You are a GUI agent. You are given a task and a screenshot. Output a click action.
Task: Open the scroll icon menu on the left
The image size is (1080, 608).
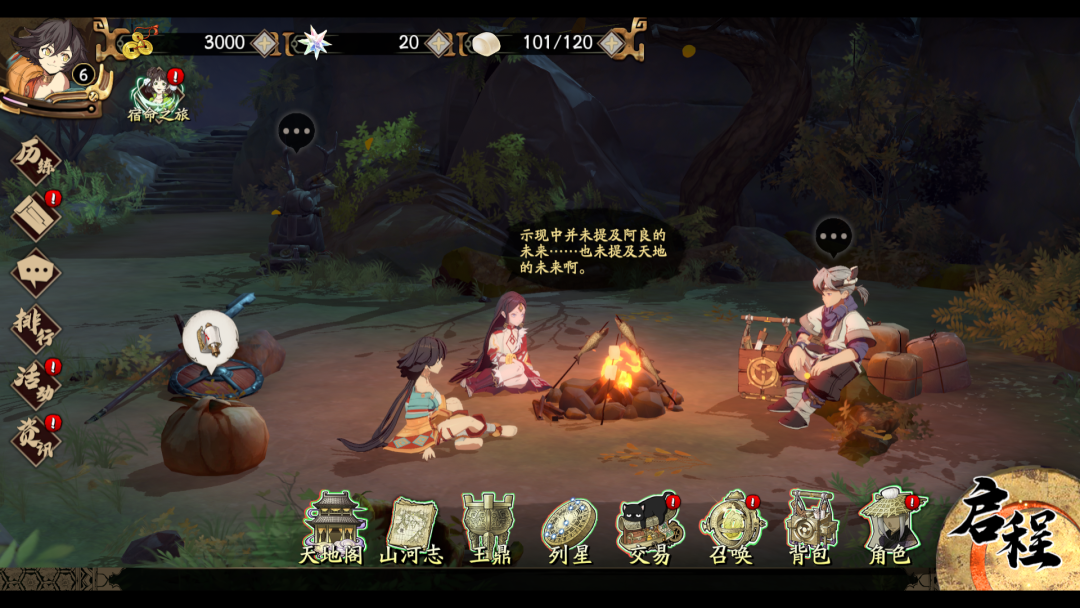[x=36, y=215]
